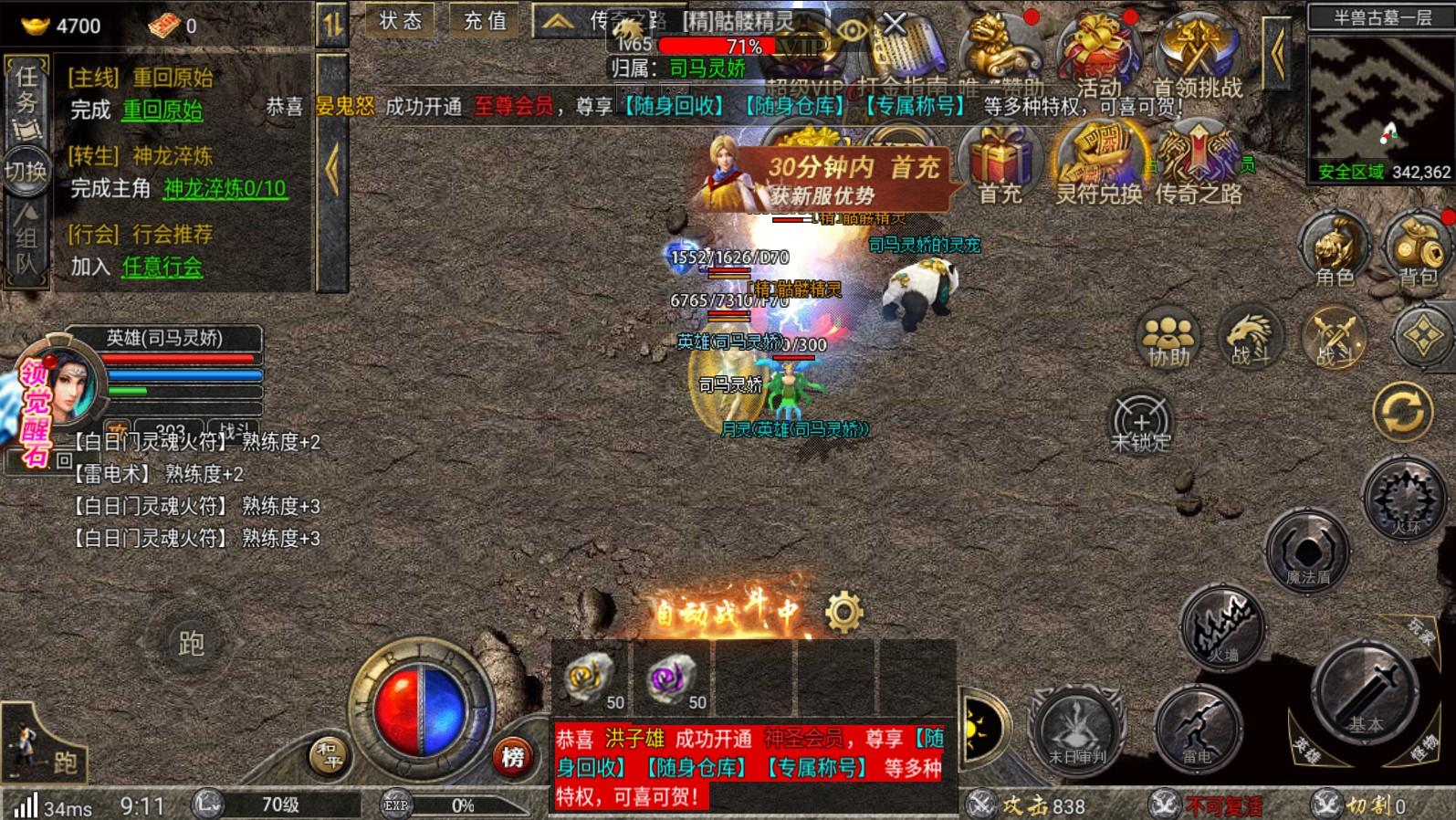This screenshot has width=1456, height=820.
Task: Switch to the 状态 tab
Action: [x=400, y=21]
